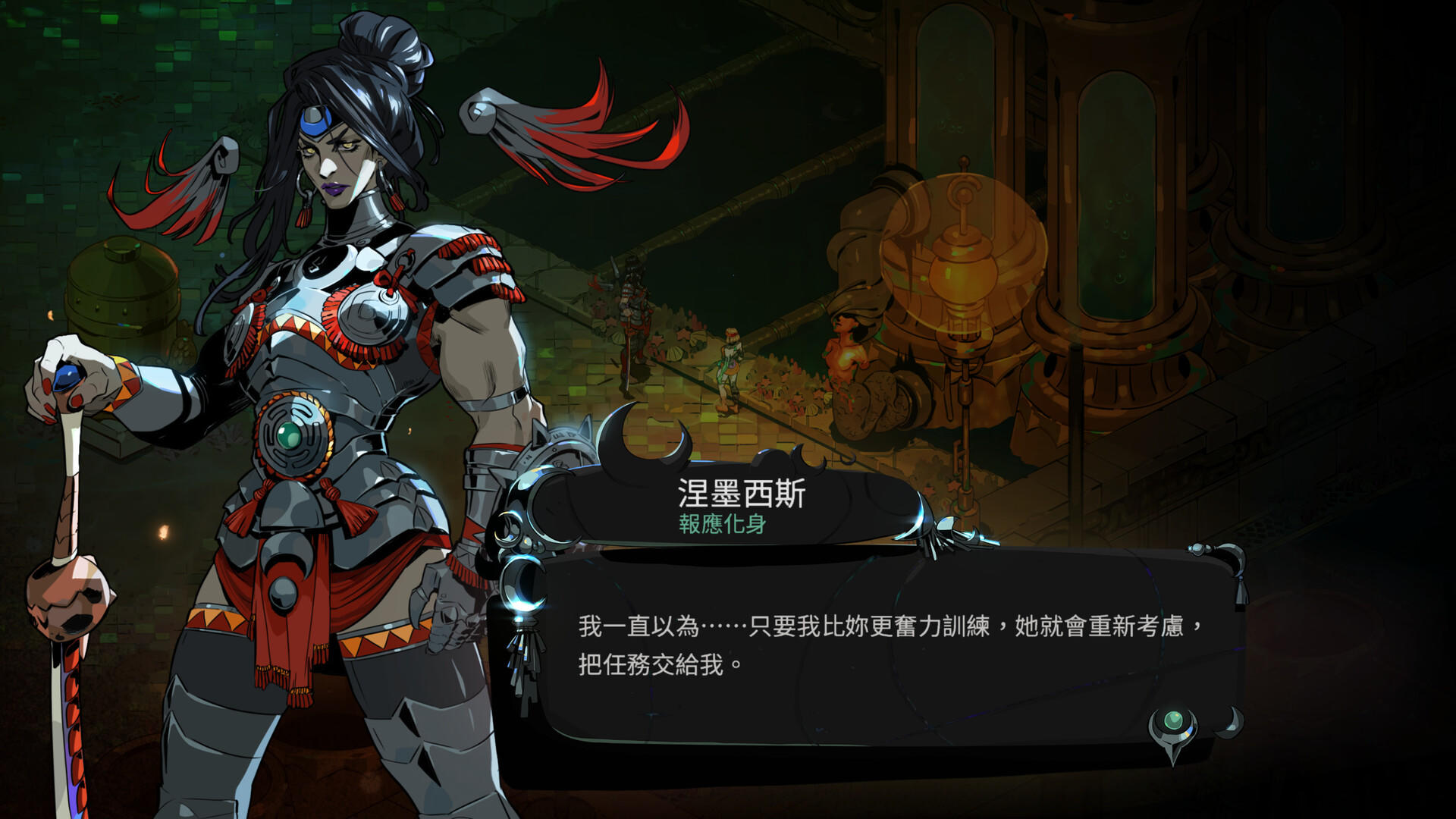Click the tassel charm hanging from the dialogue box

(x=523, y=660)
